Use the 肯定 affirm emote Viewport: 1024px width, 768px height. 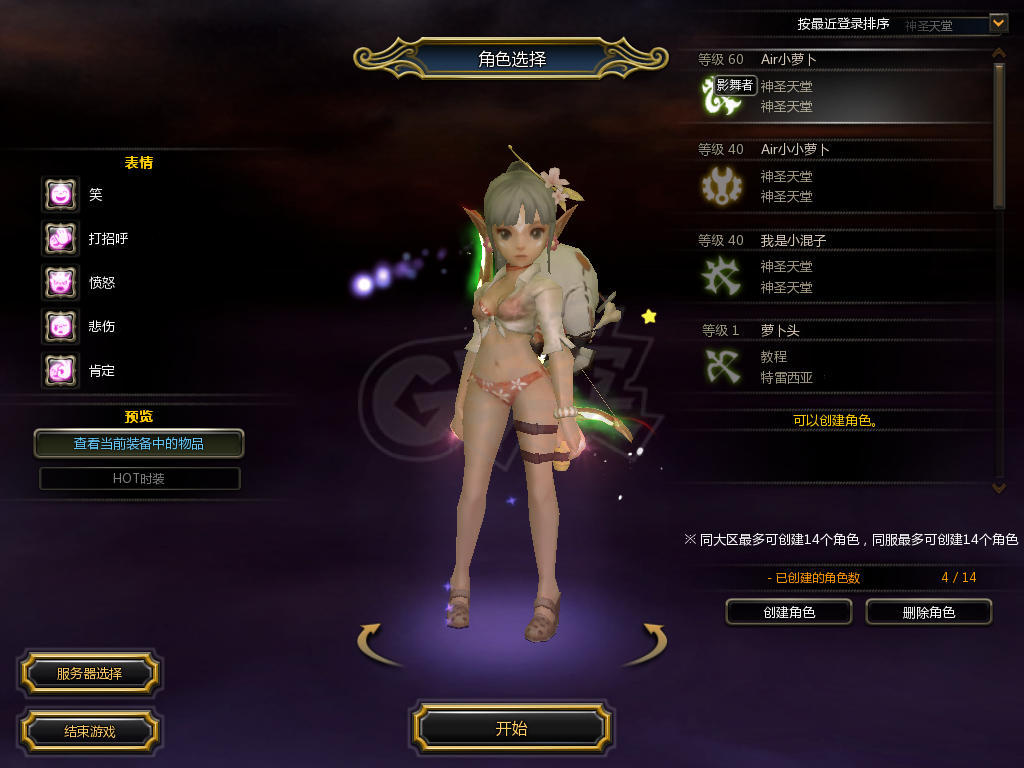click(x=60, y=370)
